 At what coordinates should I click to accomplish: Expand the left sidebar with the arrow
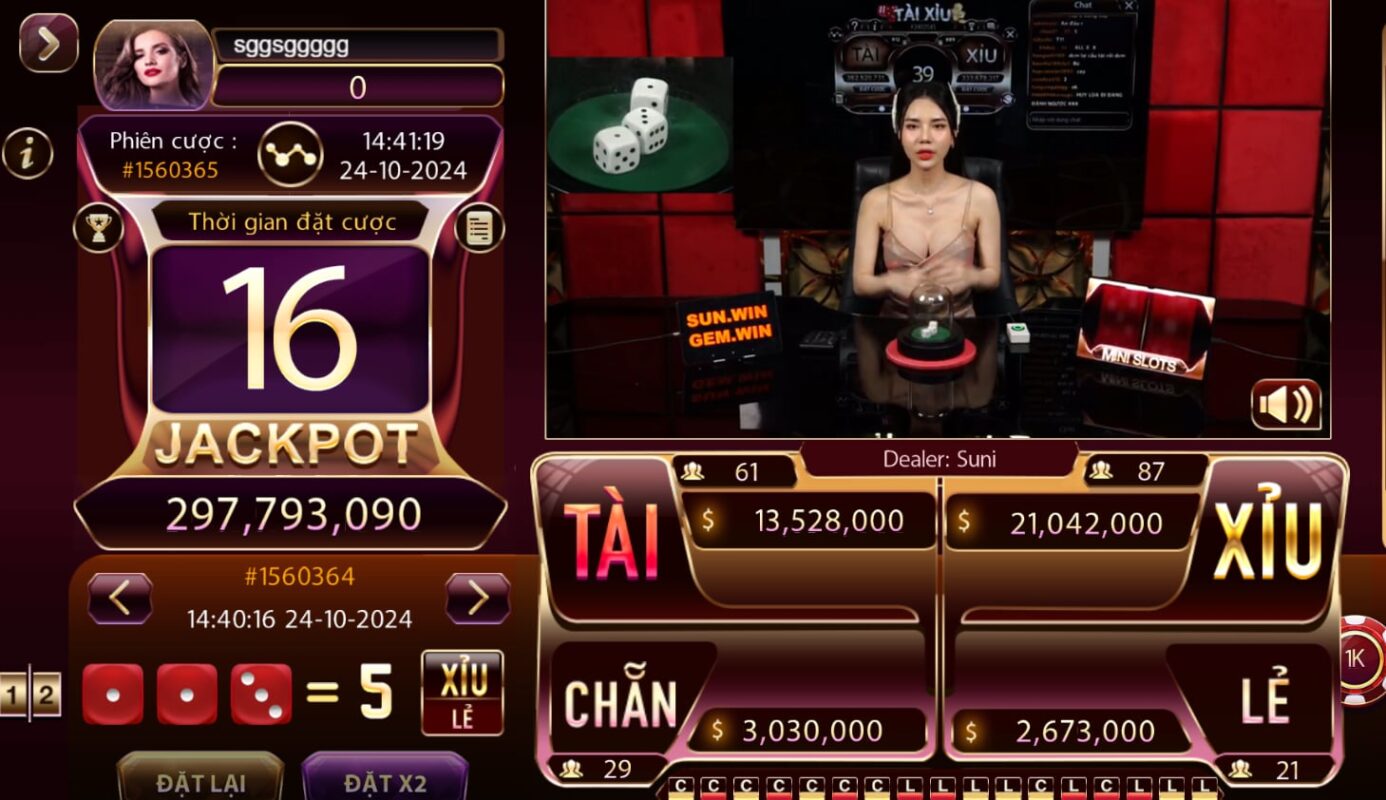click(50, 44)
